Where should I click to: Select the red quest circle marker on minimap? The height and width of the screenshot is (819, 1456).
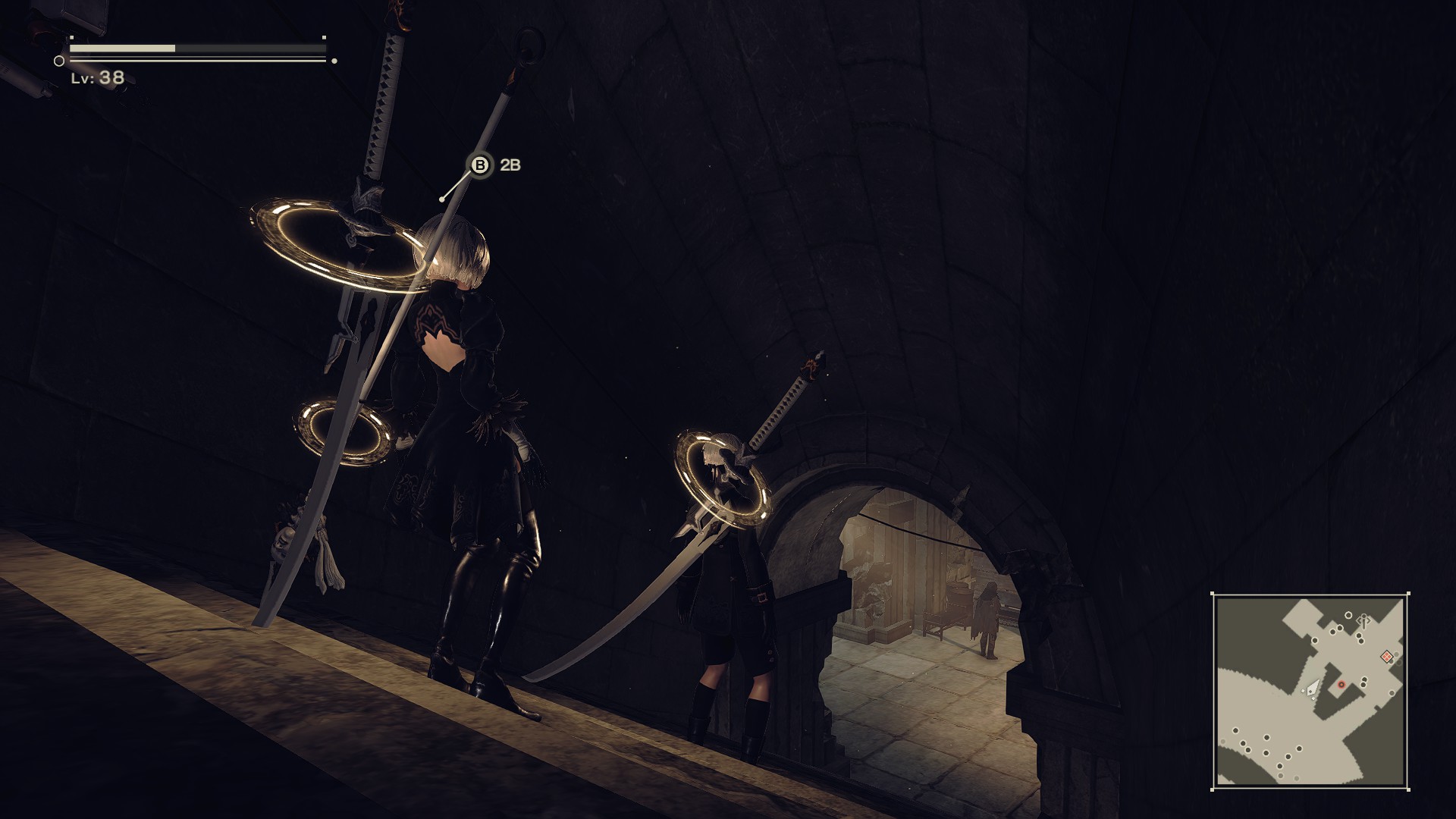1341,685
